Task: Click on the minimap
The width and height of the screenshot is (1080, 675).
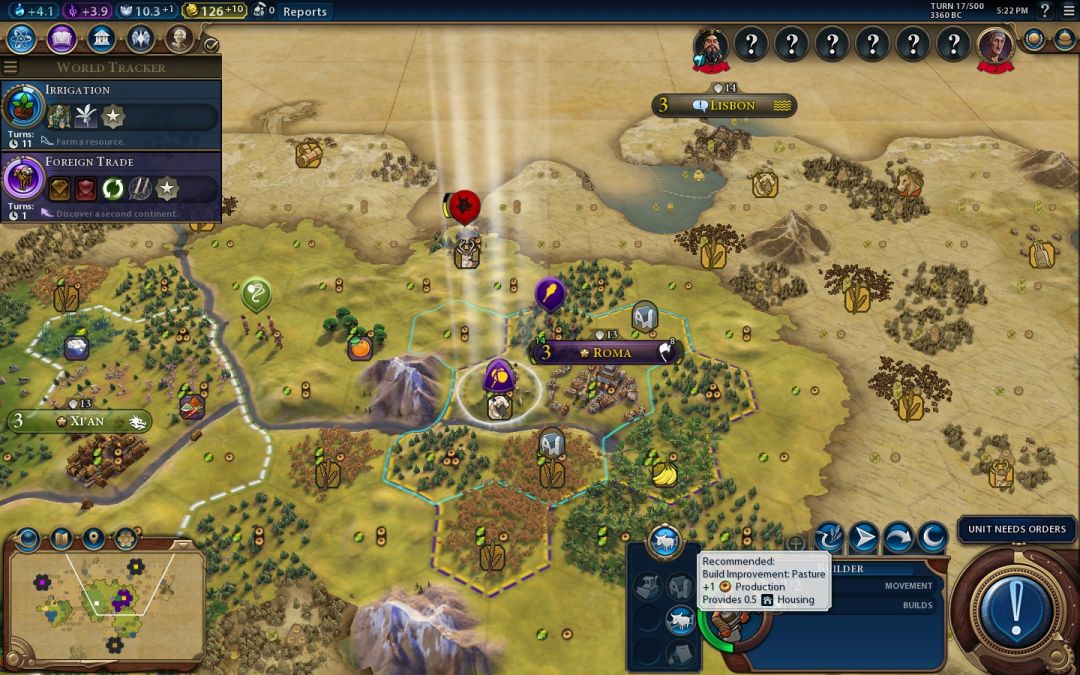Action: [x=105, y=598]
